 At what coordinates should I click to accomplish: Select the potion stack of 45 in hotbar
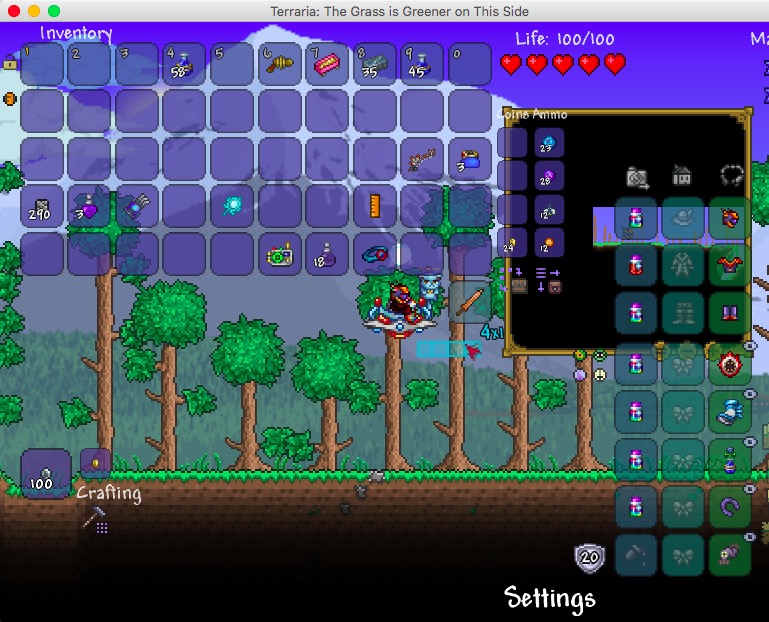pos(422,65)
